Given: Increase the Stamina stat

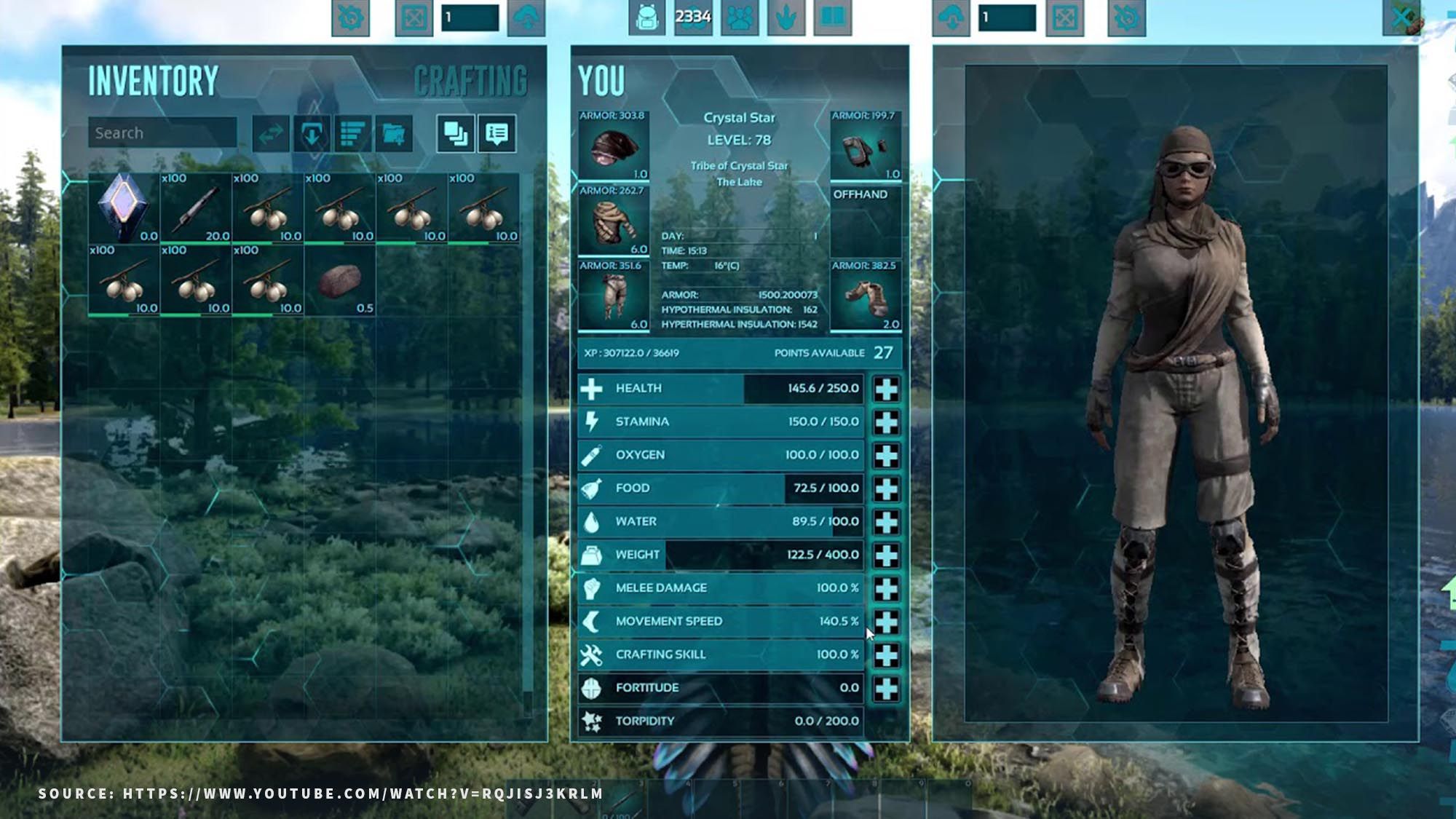Looking at the screenshot, I should (886, 422).
